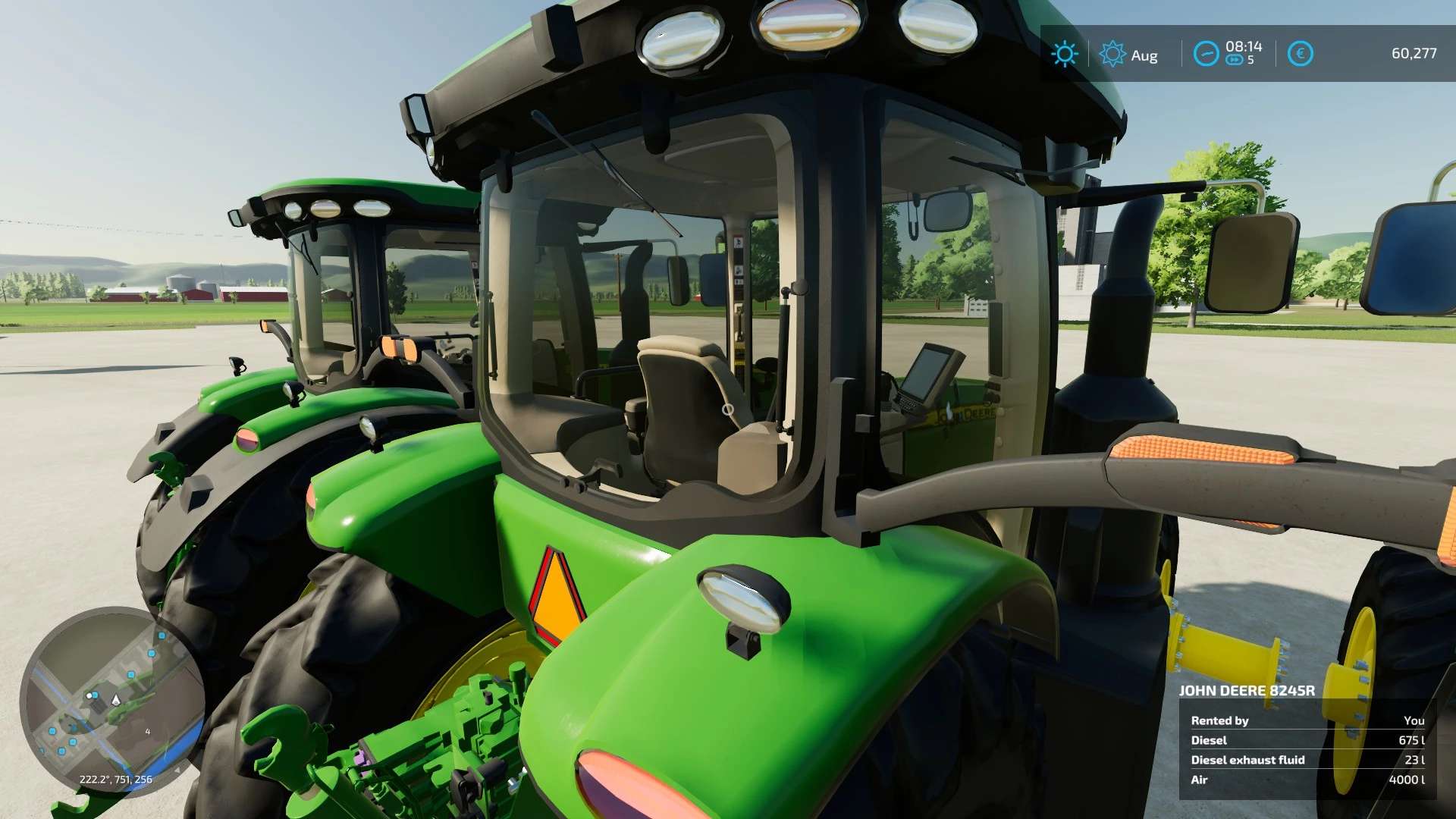Click the sunny weather icon
This screenshot has height=819, width=1456.
pos(1064,54)
